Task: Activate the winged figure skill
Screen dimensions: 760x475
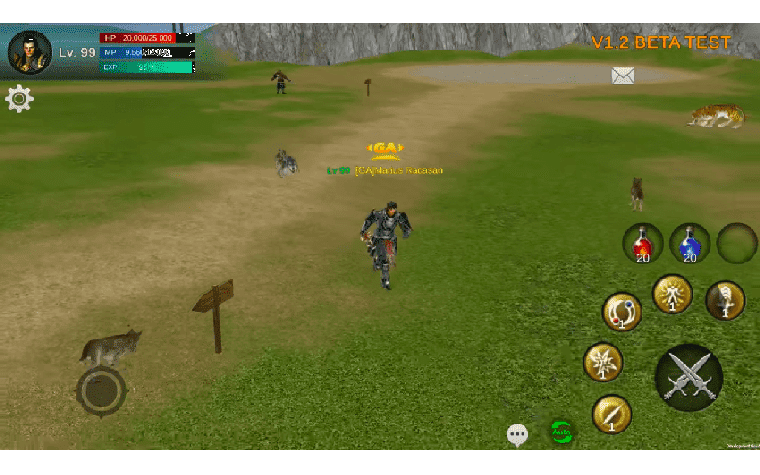Action: pyautogui.click(x=672, y=294)
